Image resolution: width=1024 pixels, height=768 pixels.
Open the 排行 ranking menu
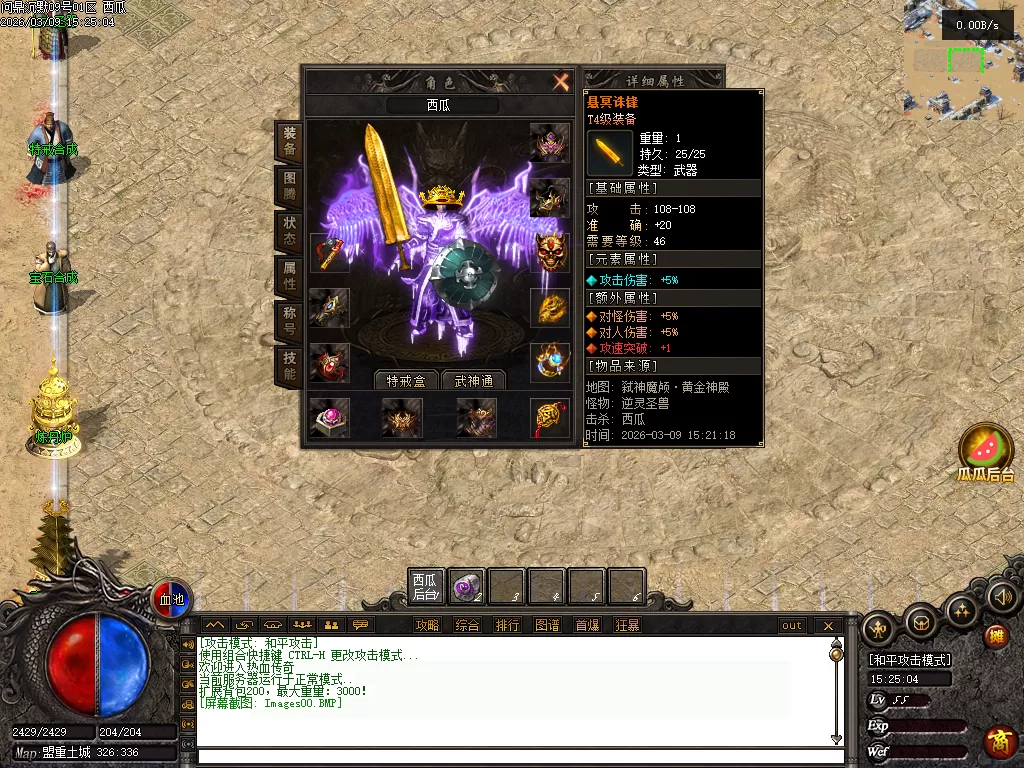click(x=507, y=625)
